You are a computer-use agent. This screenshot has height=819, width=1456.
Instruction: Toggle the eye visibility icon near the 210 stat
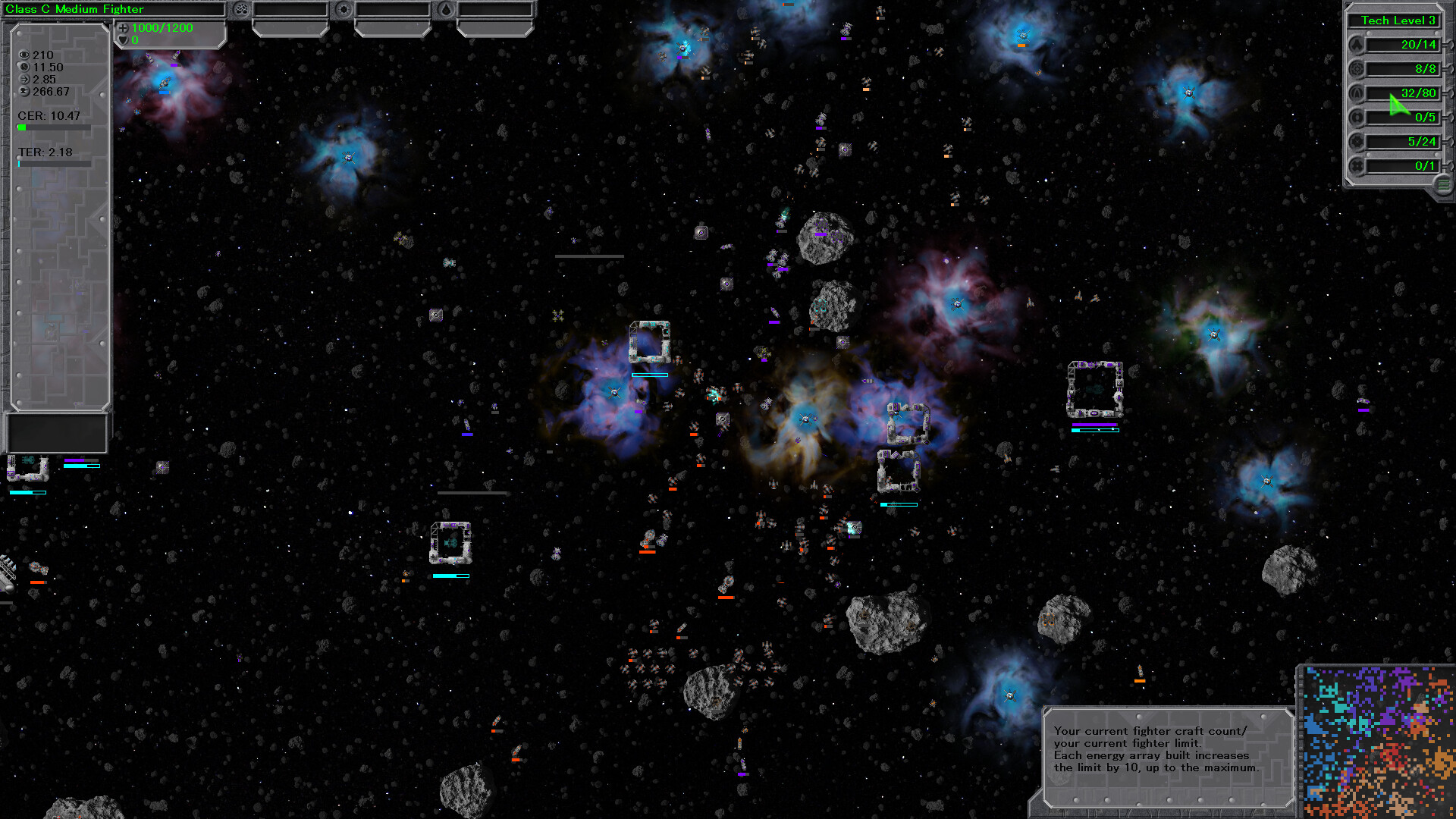(x=24, y=55)
